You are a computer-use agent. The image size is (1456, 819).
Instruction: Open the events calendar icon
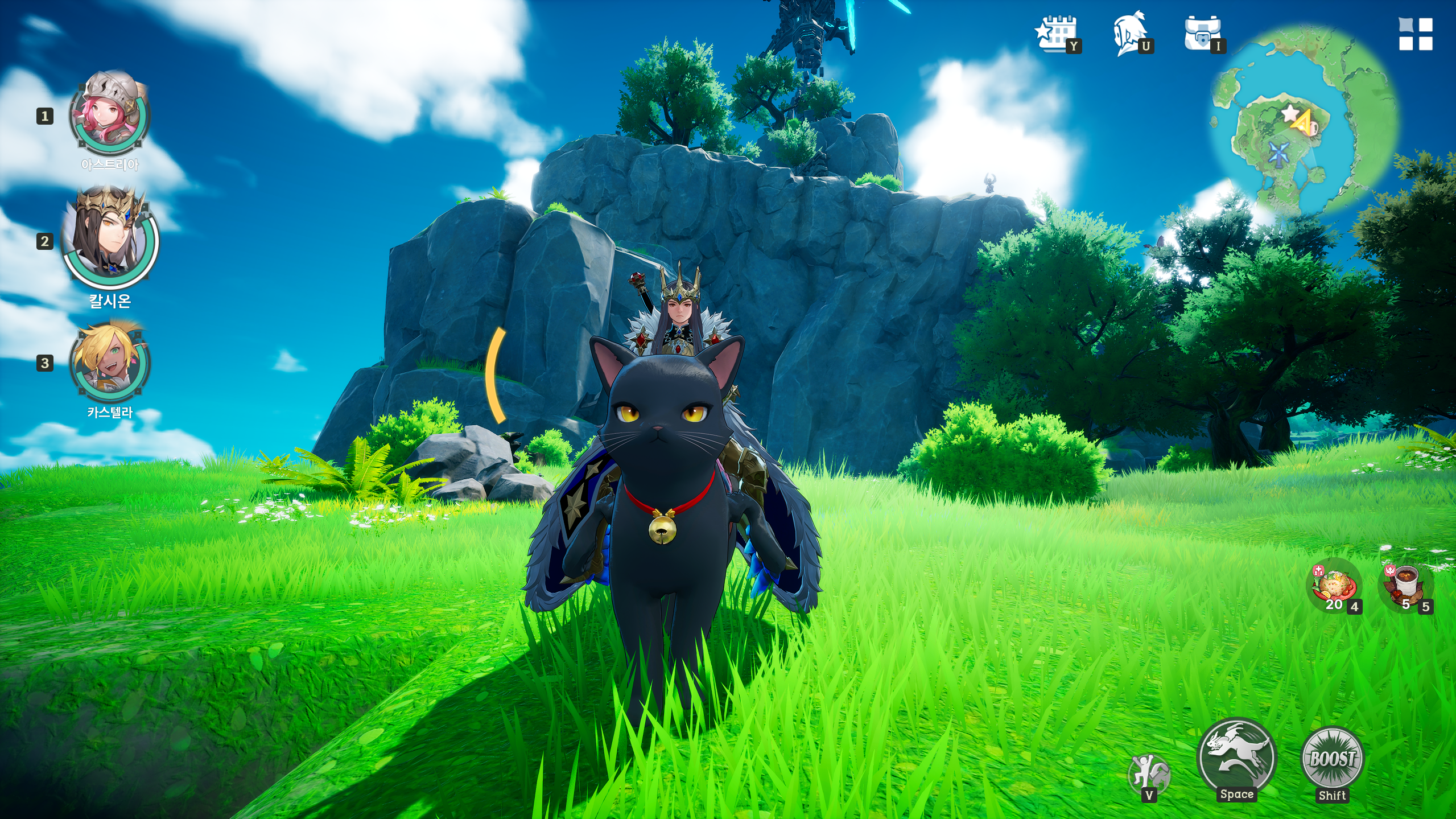click(1056, 33)
